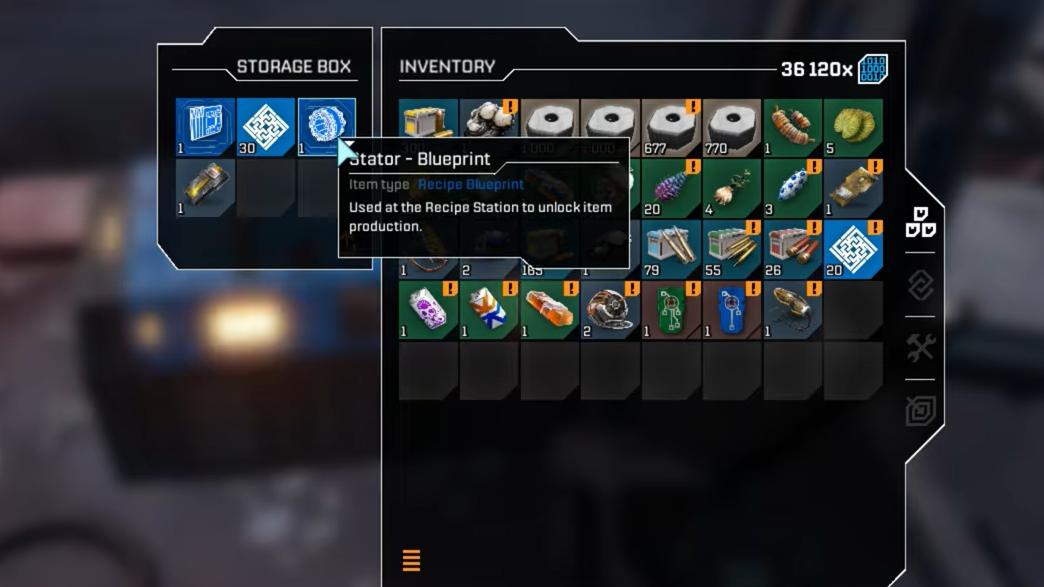Select the stack of 5 green leaves

tap(853, 127)
